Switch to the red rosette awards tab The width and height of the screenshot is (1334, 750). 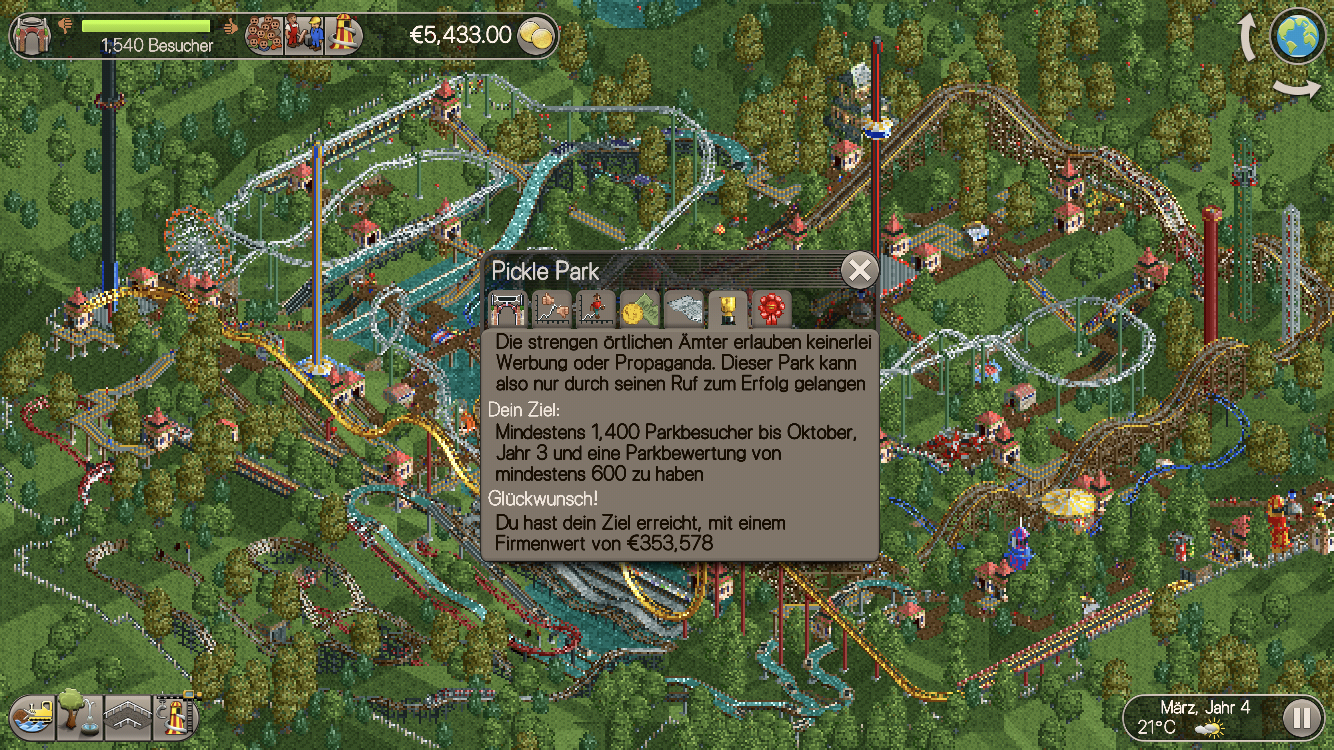click(771, 309)
